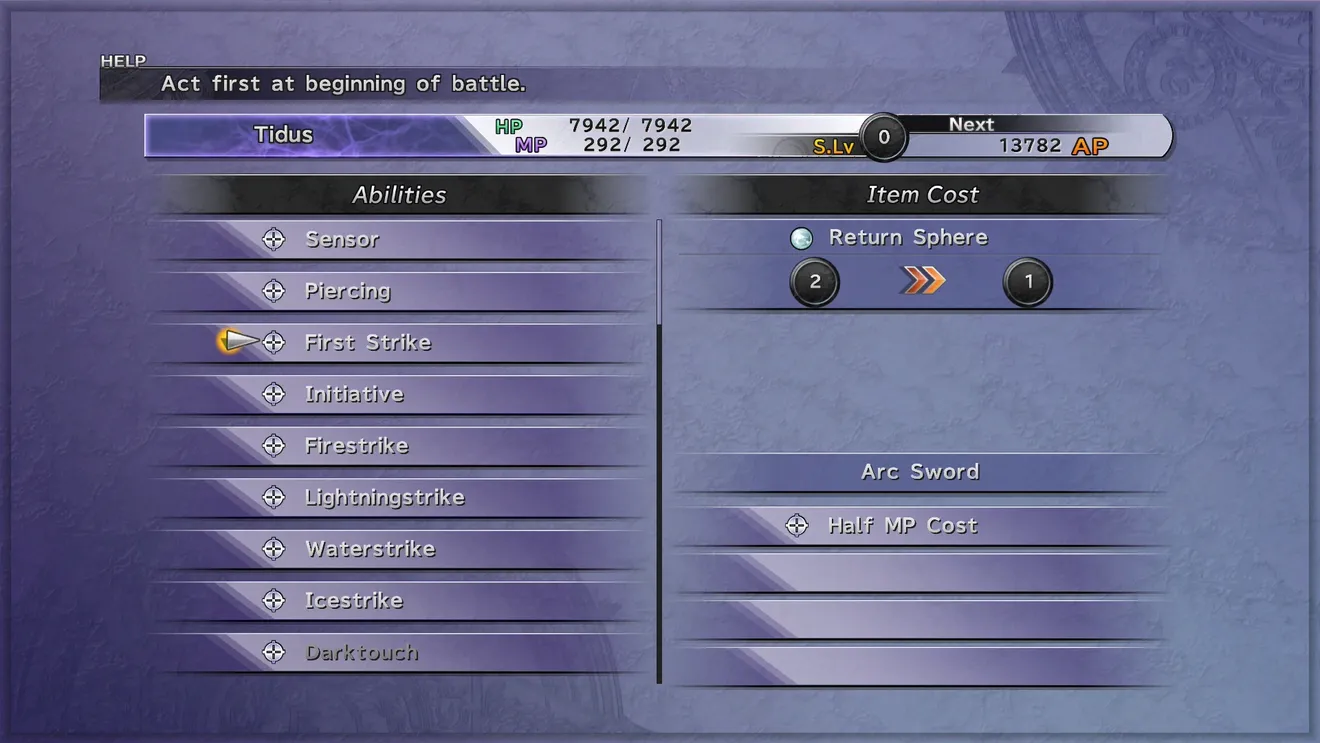Choose the Waterstrike ability

pyautogui.click(x=369, y=549)
